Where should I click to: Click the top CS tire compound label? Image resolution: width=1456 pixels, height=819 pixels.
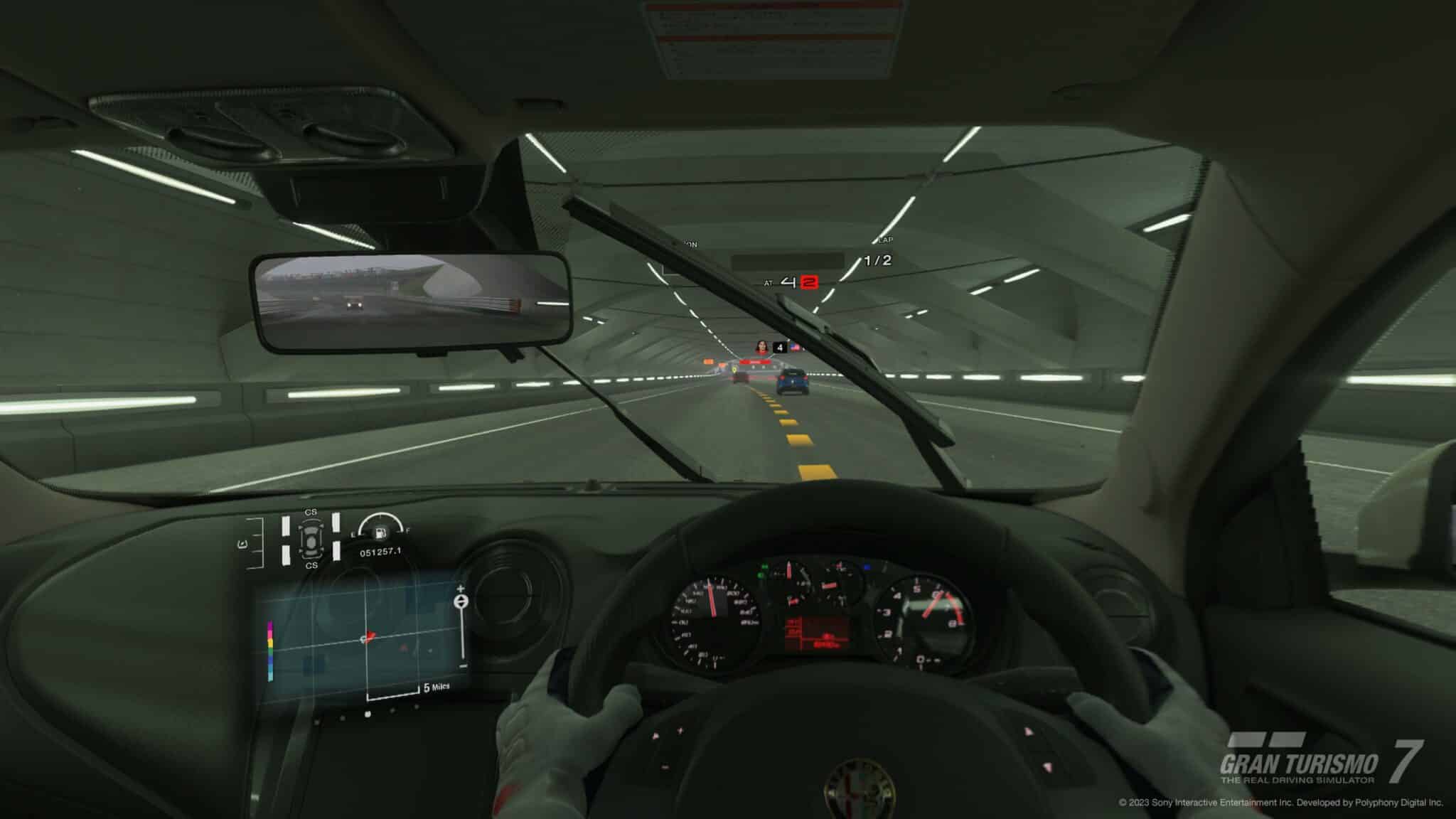pos(311,512)
